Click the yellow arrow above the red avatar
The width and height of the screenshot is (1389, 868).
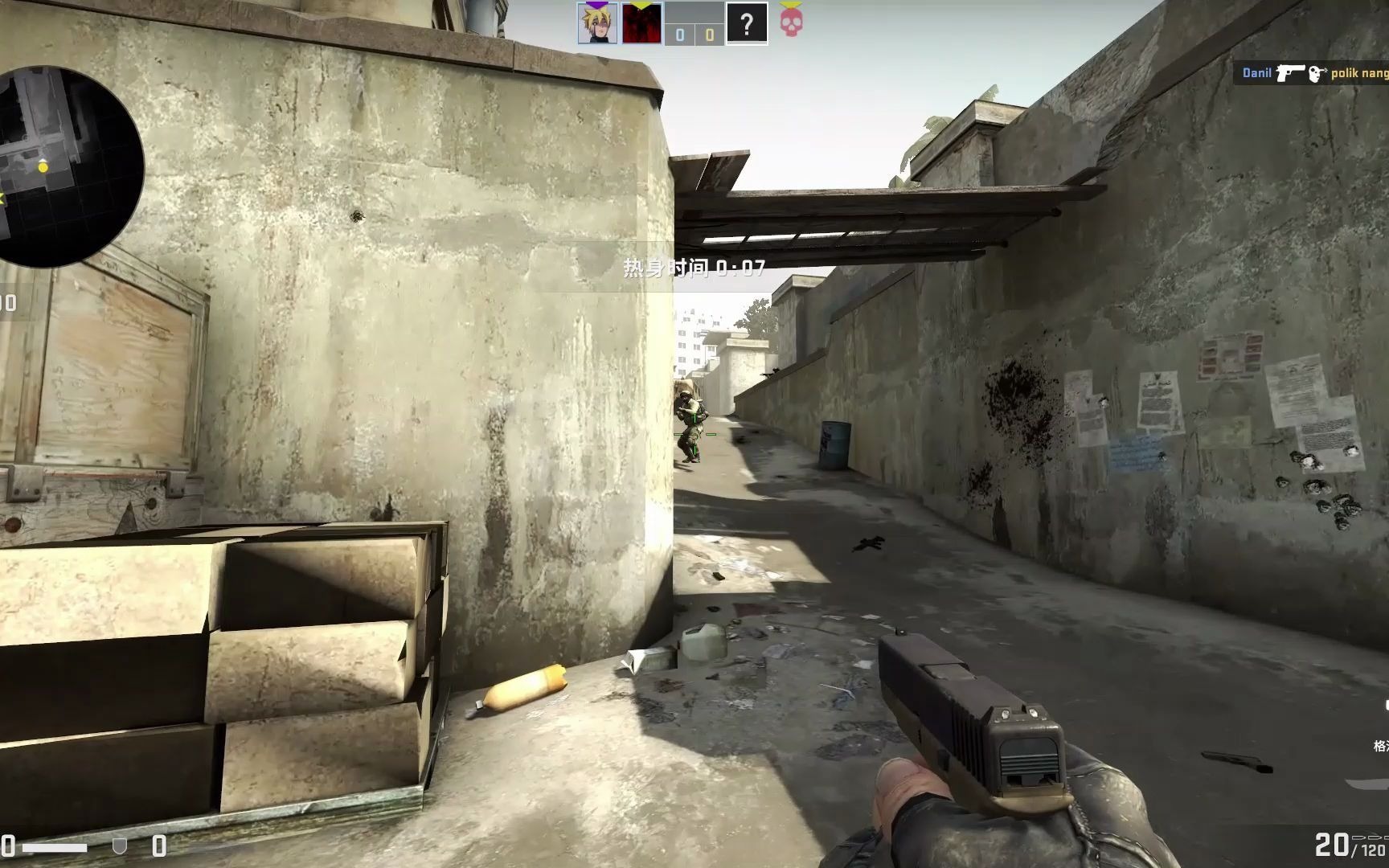pyautogui.click(x=639, y=5)
